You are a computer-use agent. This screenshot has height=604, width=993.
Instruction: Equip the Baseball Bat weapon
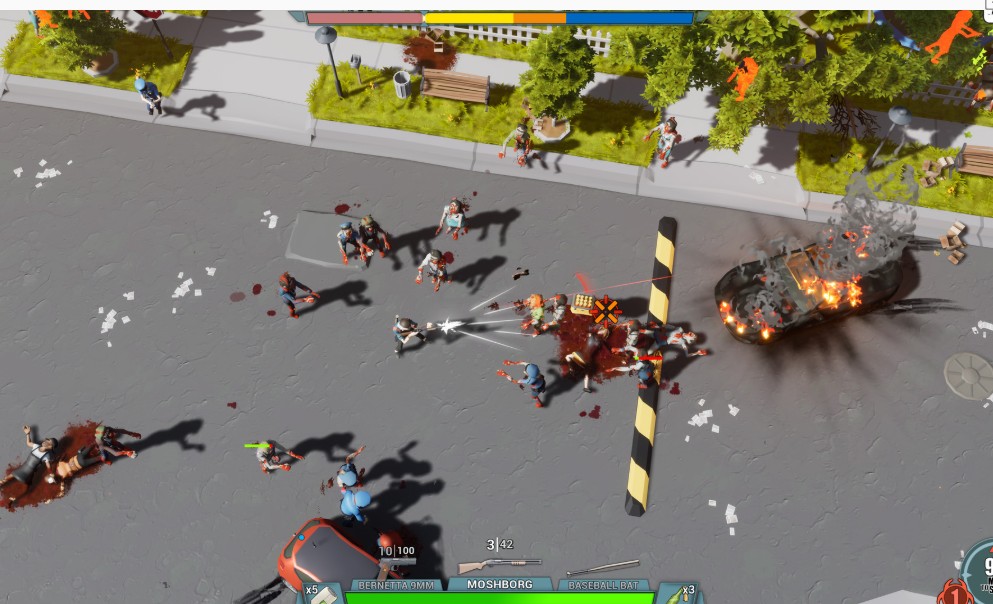click(602, 584)
